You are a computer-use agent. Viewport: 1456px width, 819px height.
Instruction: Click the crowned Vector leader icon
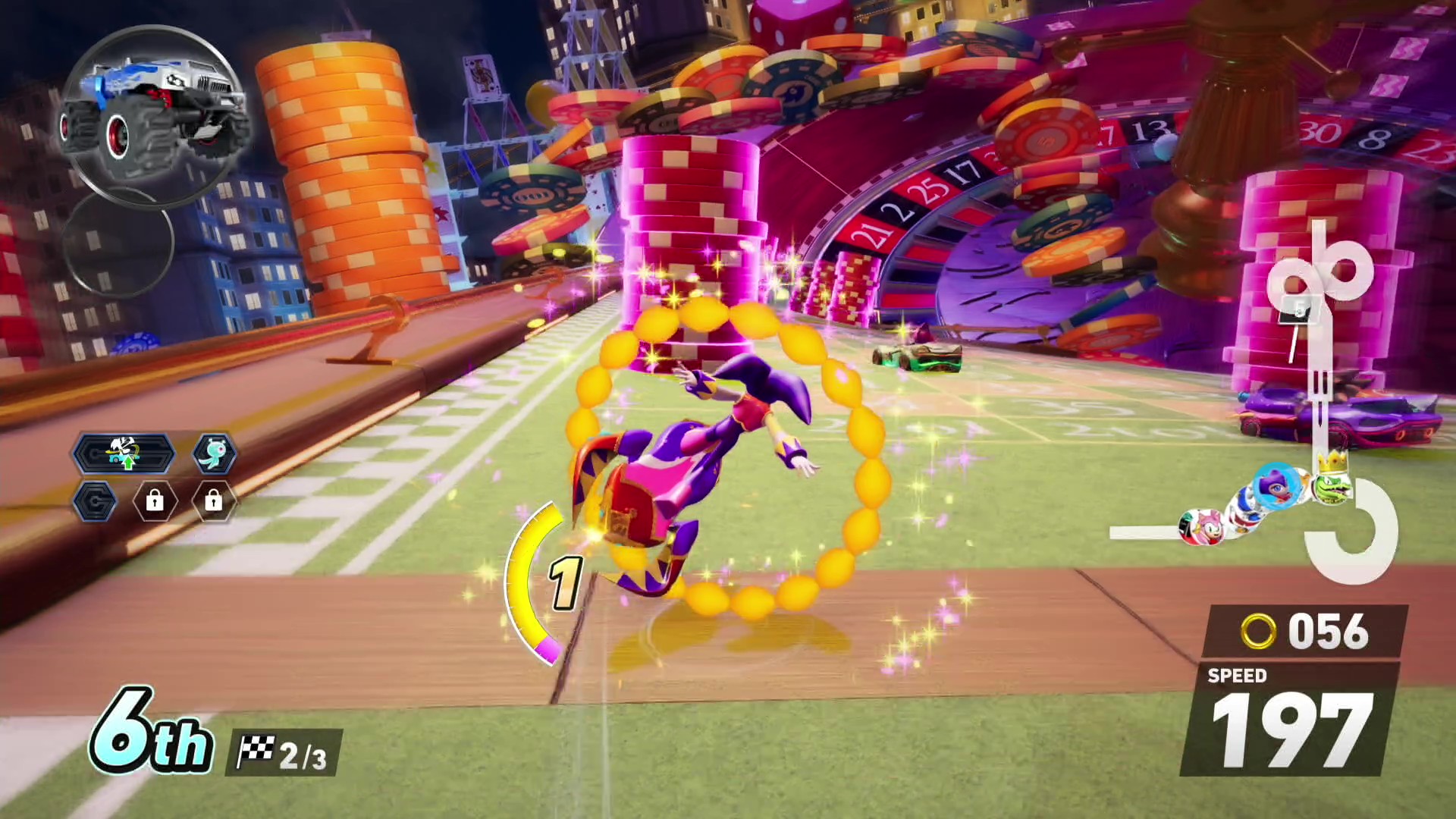point(1331,487)
